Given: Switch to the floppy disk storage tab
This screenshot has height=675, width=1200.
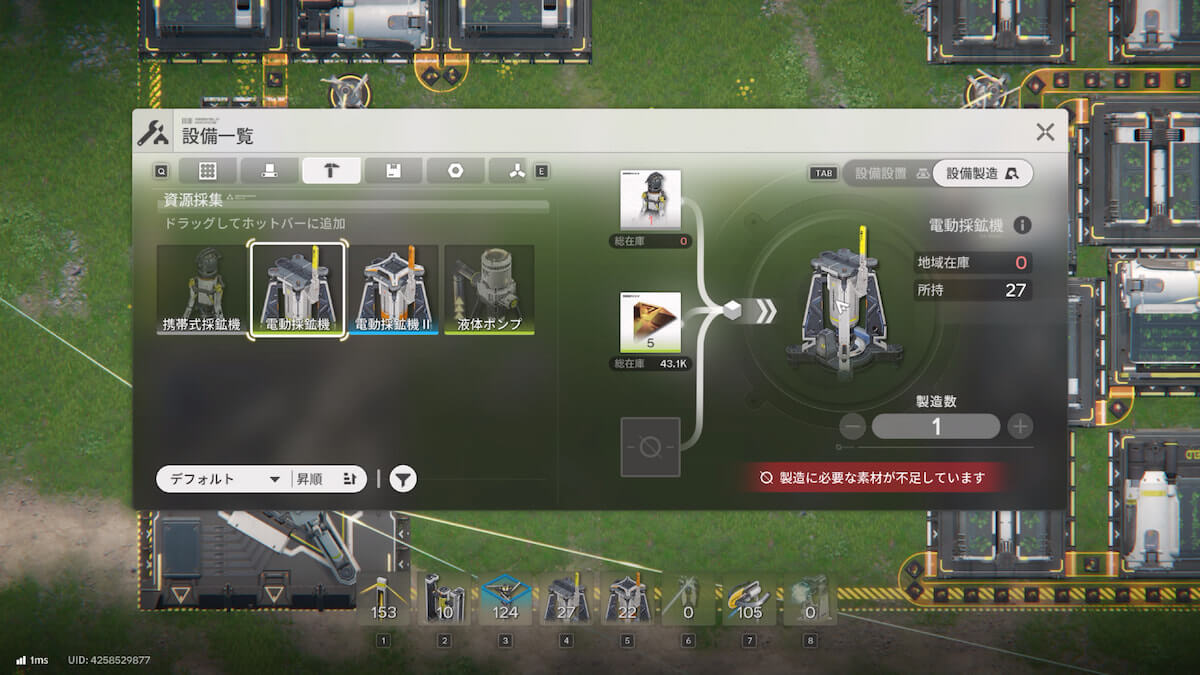Looking at the screenshot, I should click(393, 171).
